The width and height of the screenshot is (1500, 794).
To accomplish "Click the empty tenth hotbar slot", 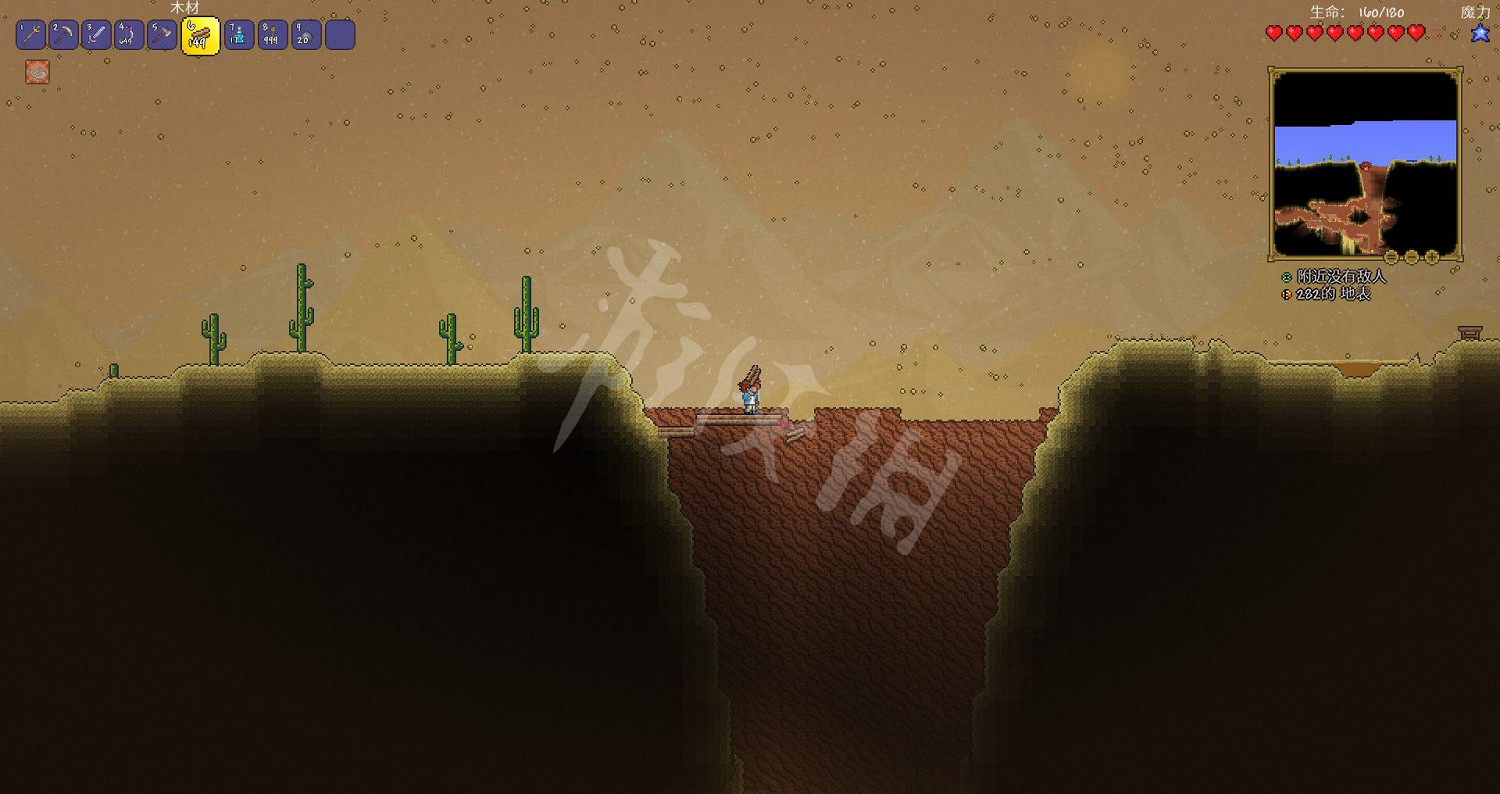I will pos(339,33).
